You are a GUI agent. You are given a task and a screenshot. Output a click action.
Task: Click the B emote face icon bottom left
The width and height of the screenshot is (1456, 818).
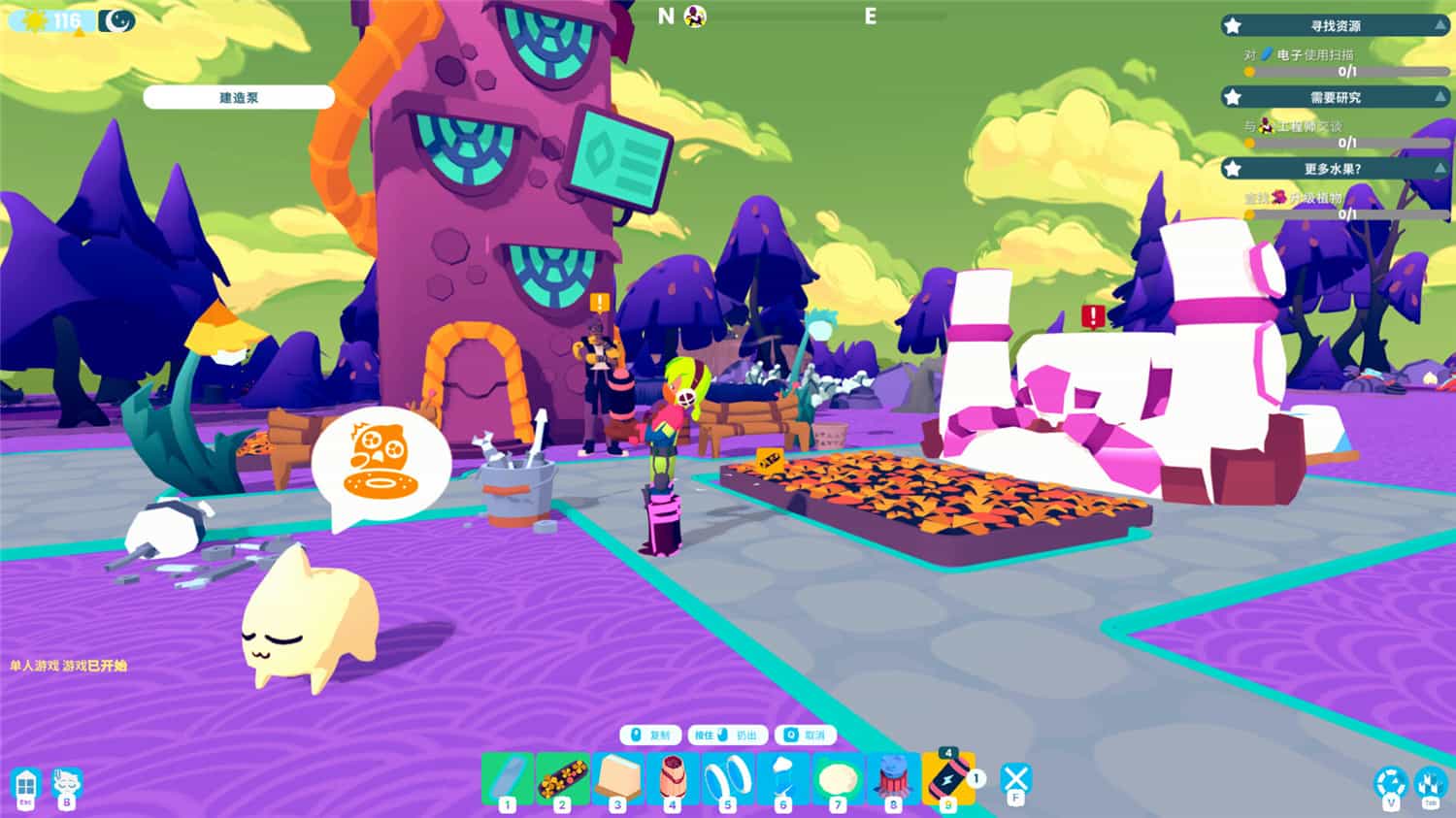pos(66,782)
